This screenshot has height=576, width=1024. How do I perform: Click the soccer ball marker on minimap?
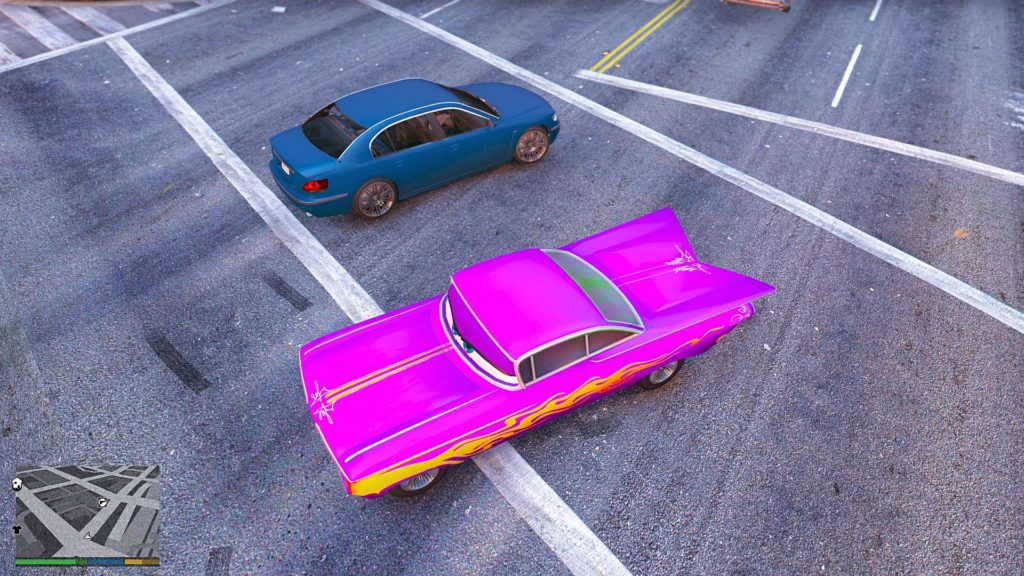point(18,483)
